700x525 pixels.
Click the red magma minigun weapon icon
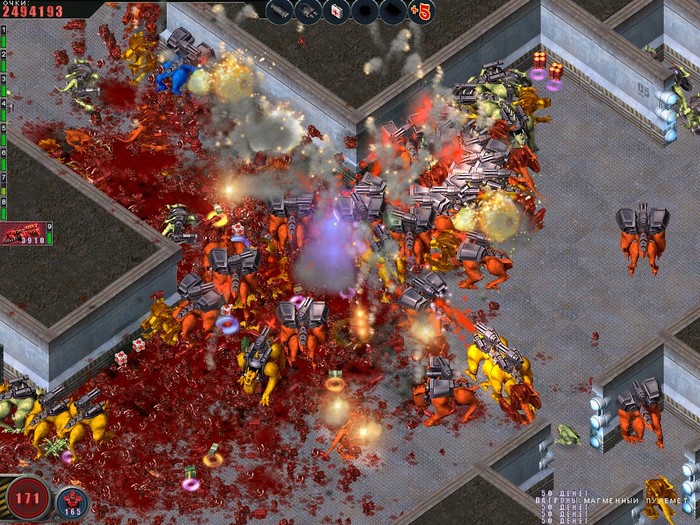point(24,233)
